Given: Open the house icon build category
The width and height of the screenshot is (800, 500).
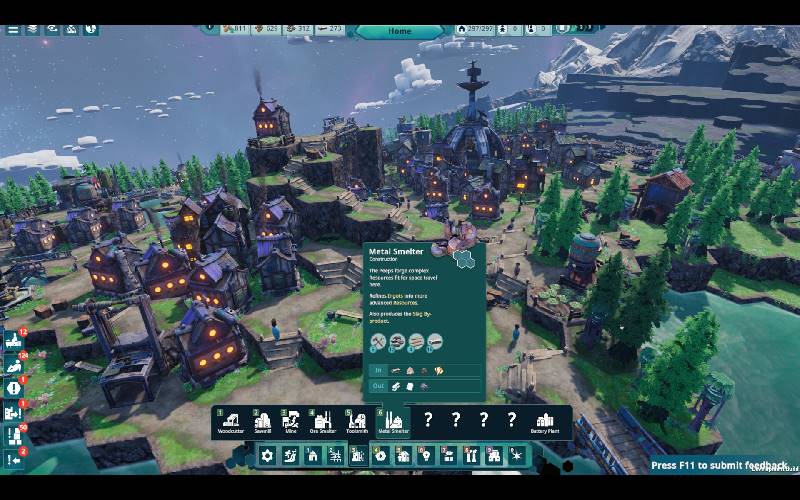Looking at the screenshot, I should pos(313,455).
